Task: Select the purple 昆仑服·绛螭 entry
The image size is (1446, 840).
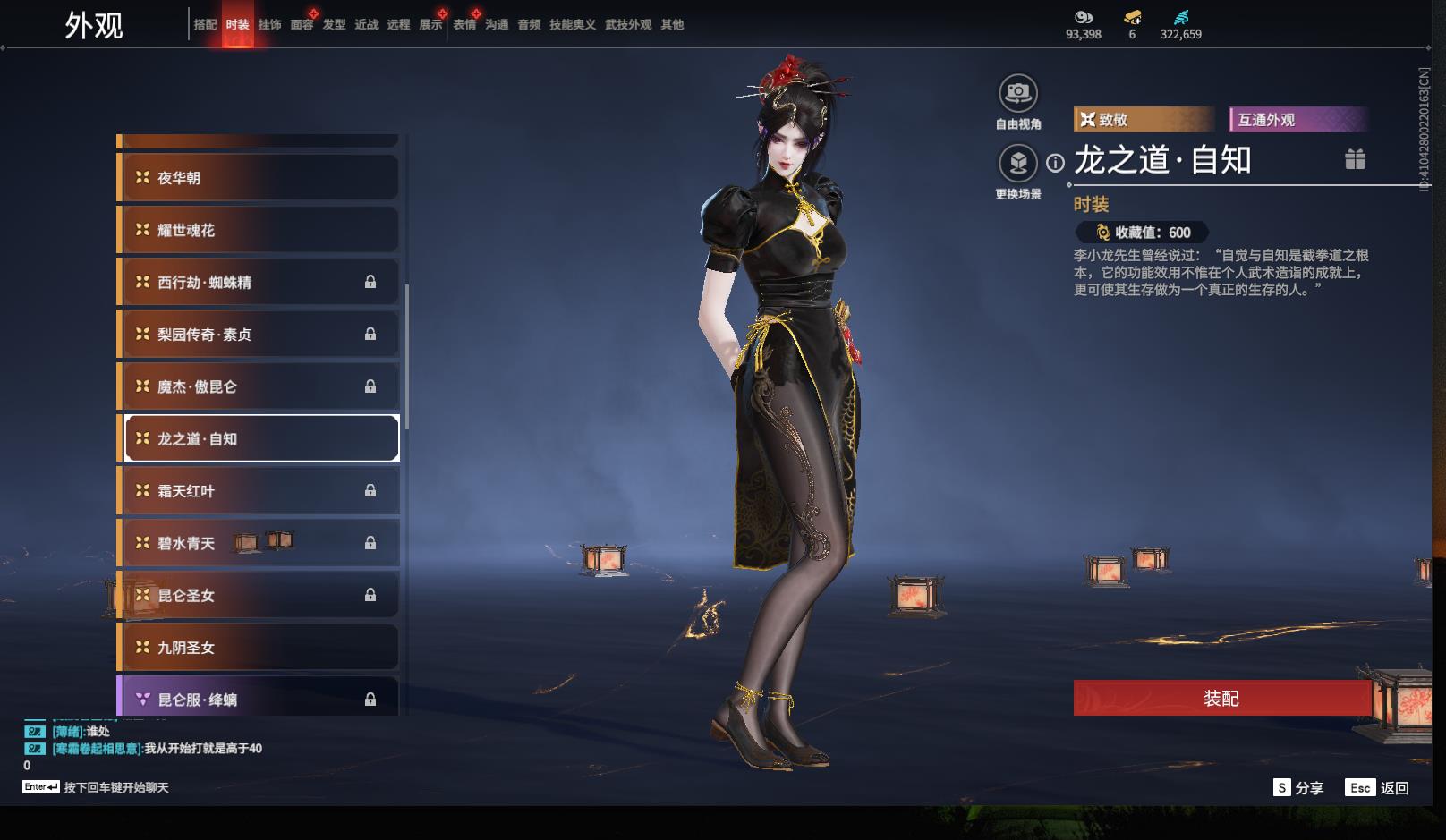Action: tap(259, 699)
